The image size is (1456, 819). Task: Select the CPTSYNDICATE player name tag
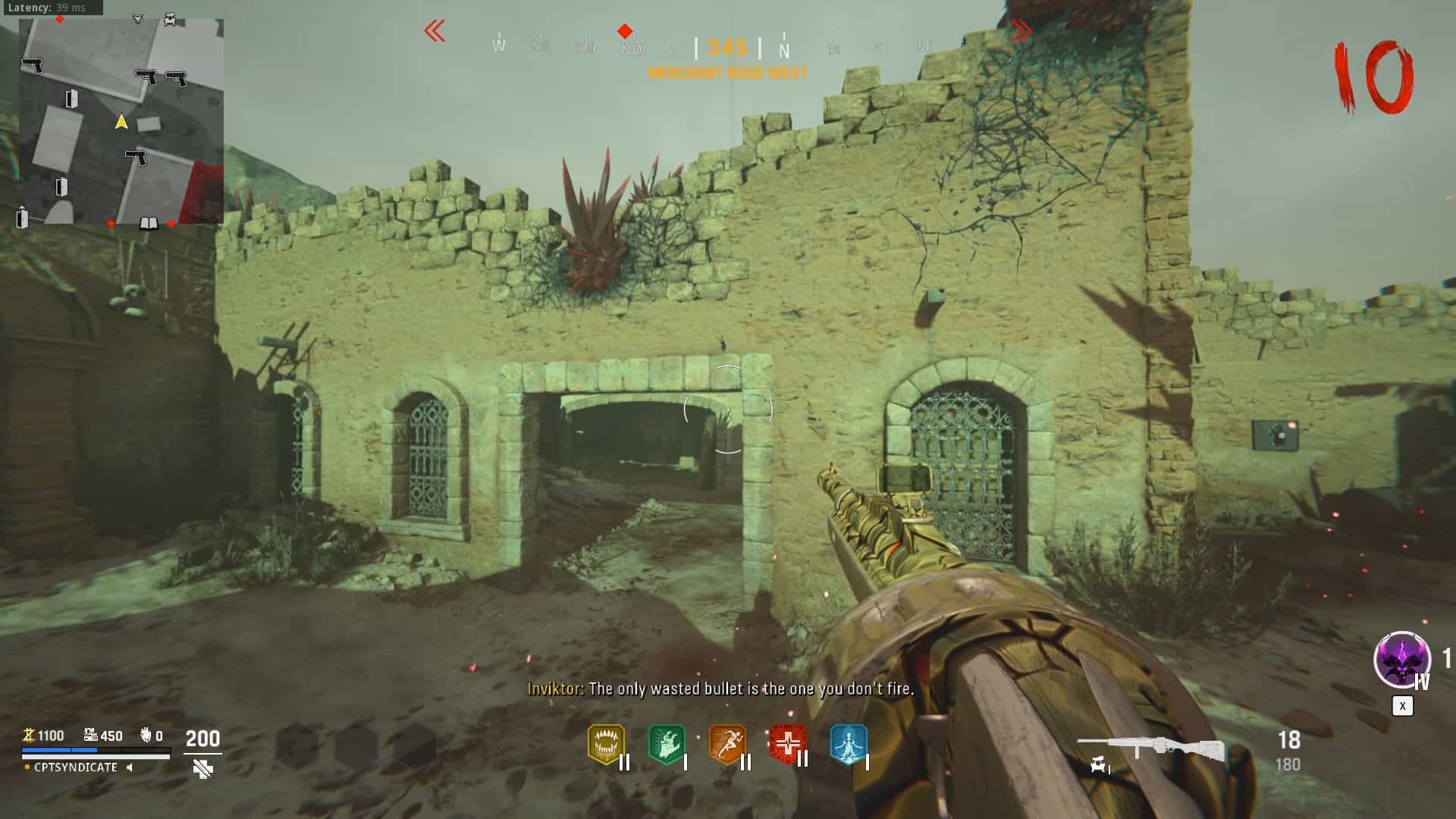[x=76, y=767]
